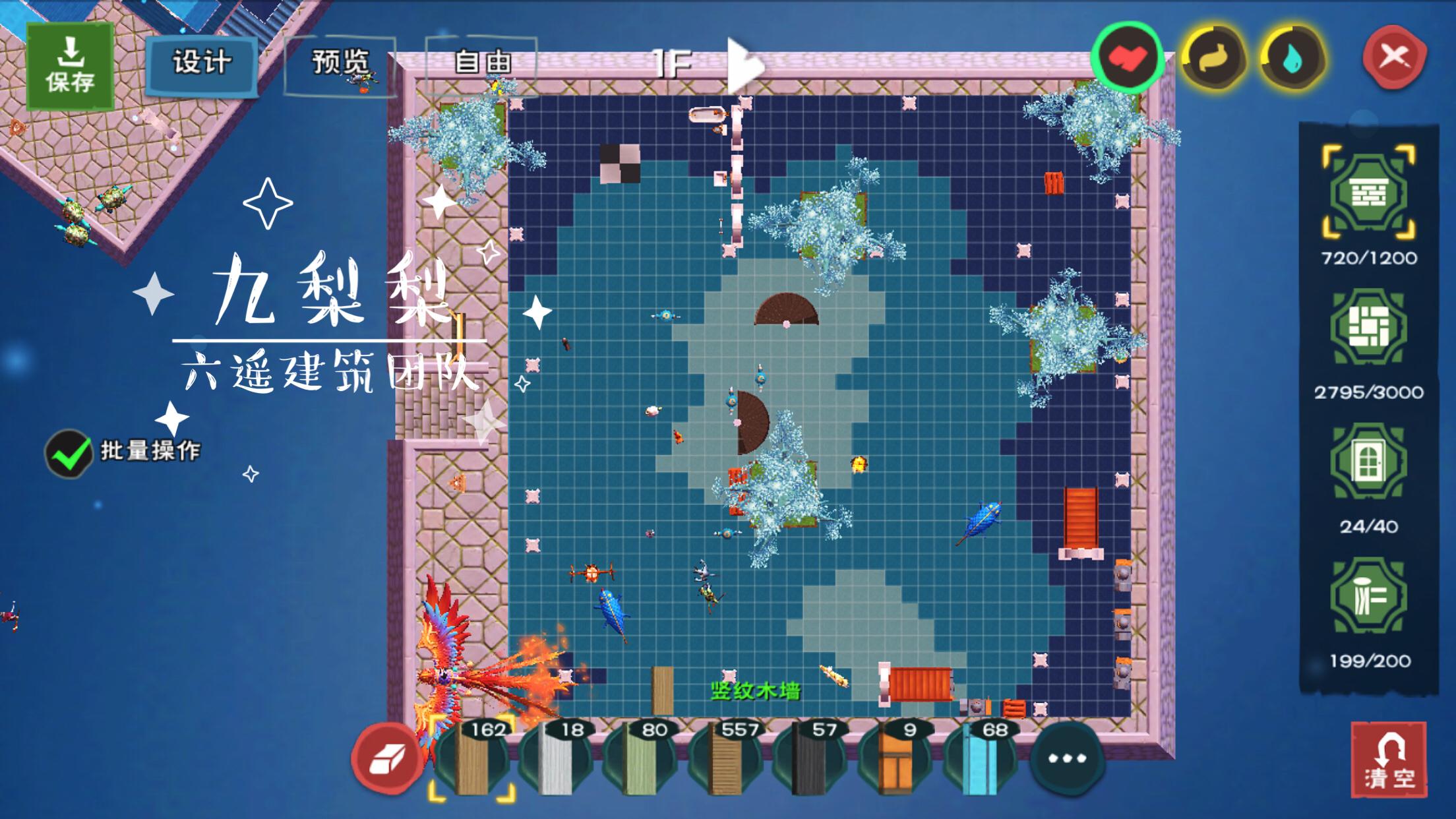Choose the pillar and column category

point(1368,597)
